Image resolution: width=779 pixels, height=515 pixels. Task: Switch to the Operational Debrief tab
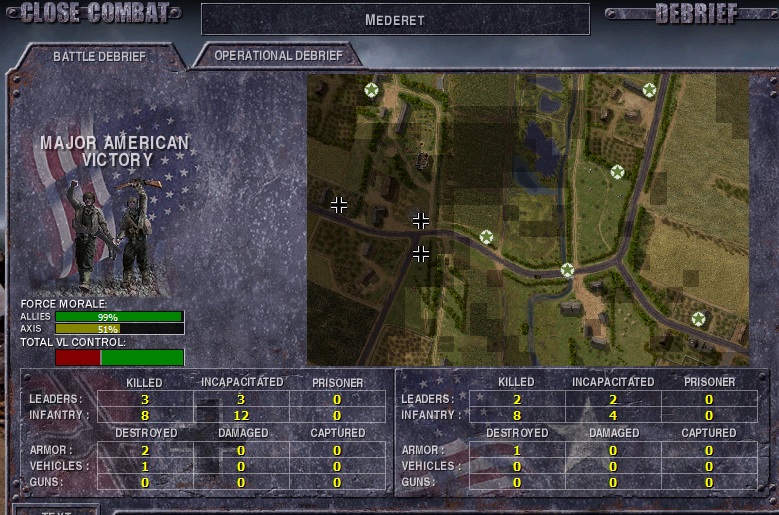[x=277, y=56]
